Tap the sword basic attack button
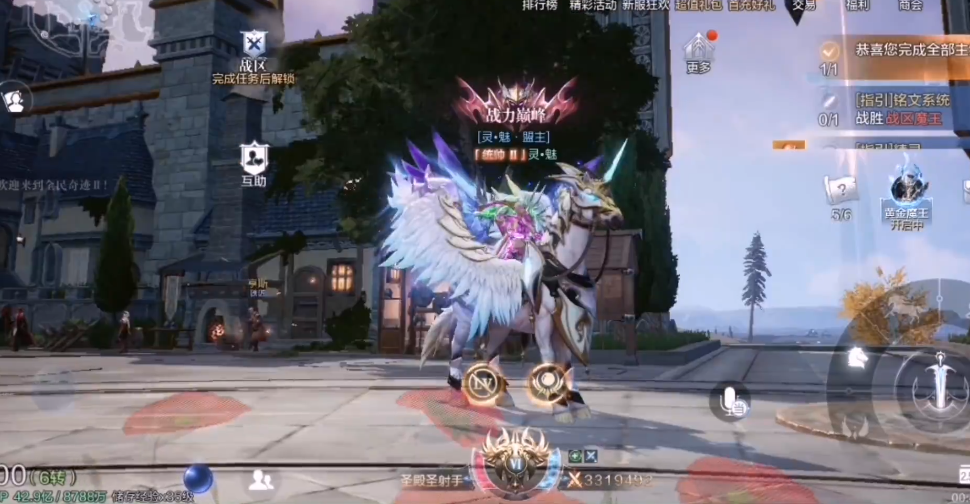Image resolution: width=970 pixels, height=504 pixels. 940,385
